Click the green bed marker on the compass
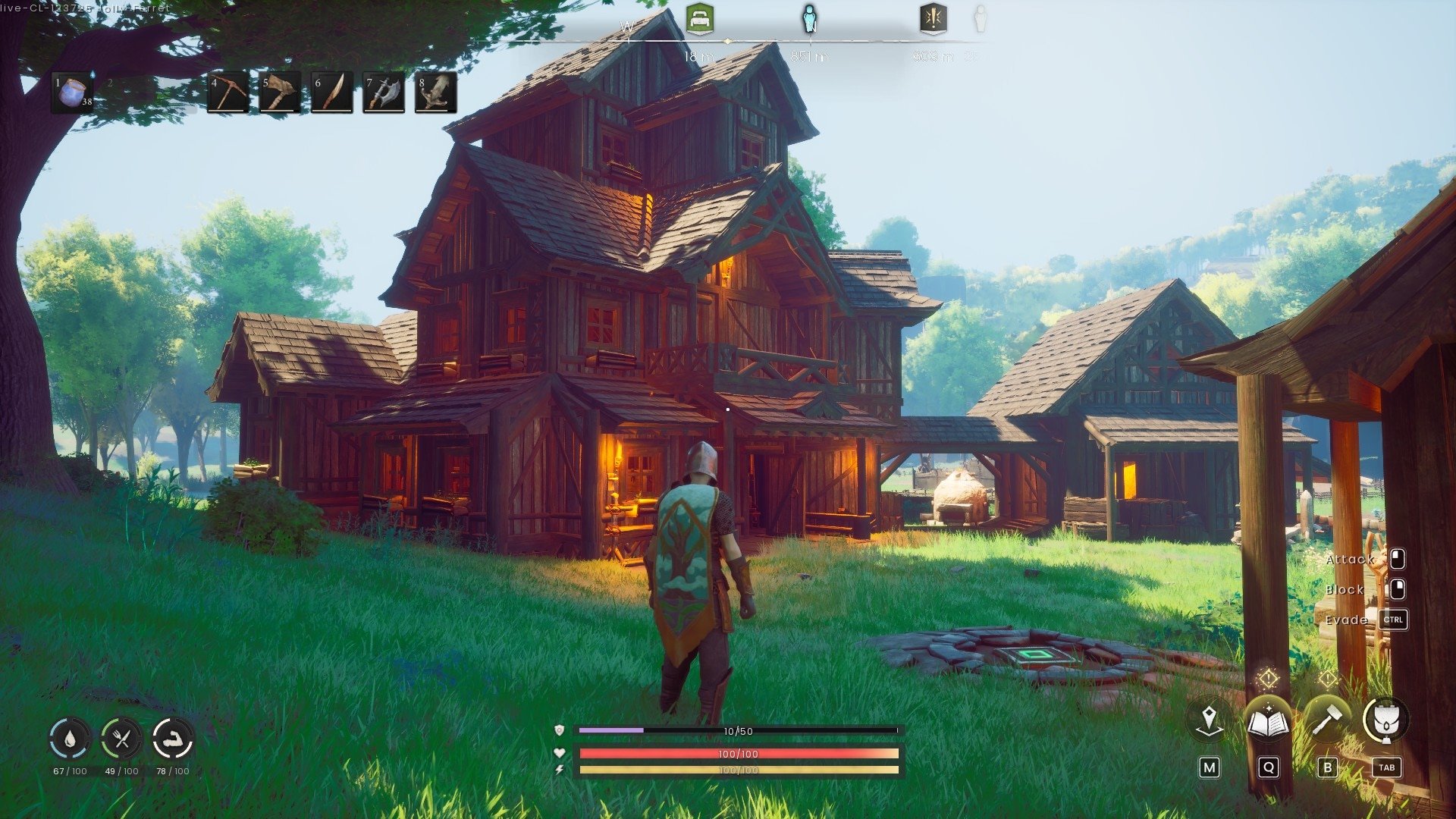Viewport: 1456px width, 819px height. 699,18
